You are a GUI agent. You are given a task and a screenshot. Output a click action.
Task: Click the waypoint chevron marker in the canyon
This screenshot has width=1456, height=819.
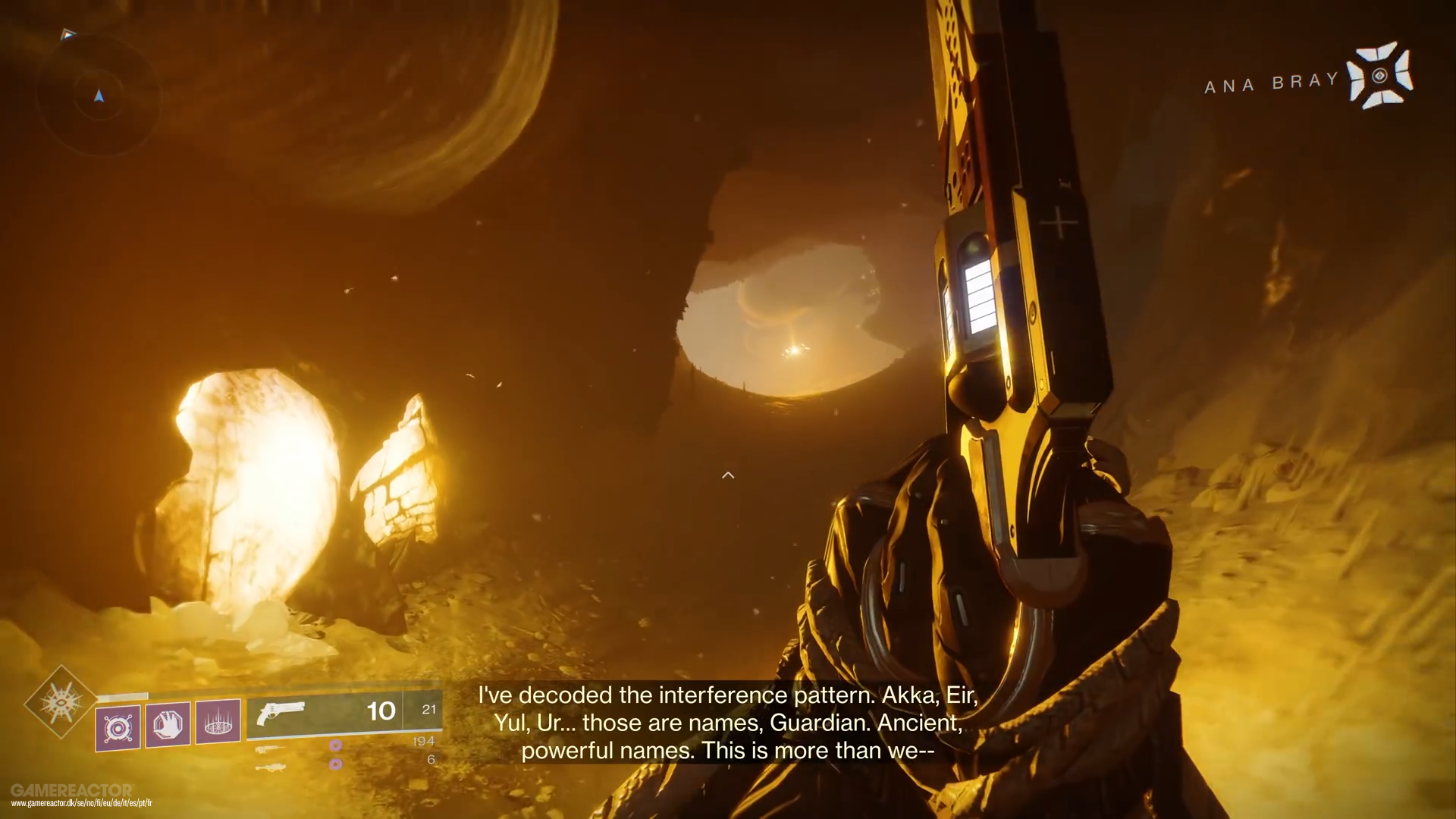[729, 475]
